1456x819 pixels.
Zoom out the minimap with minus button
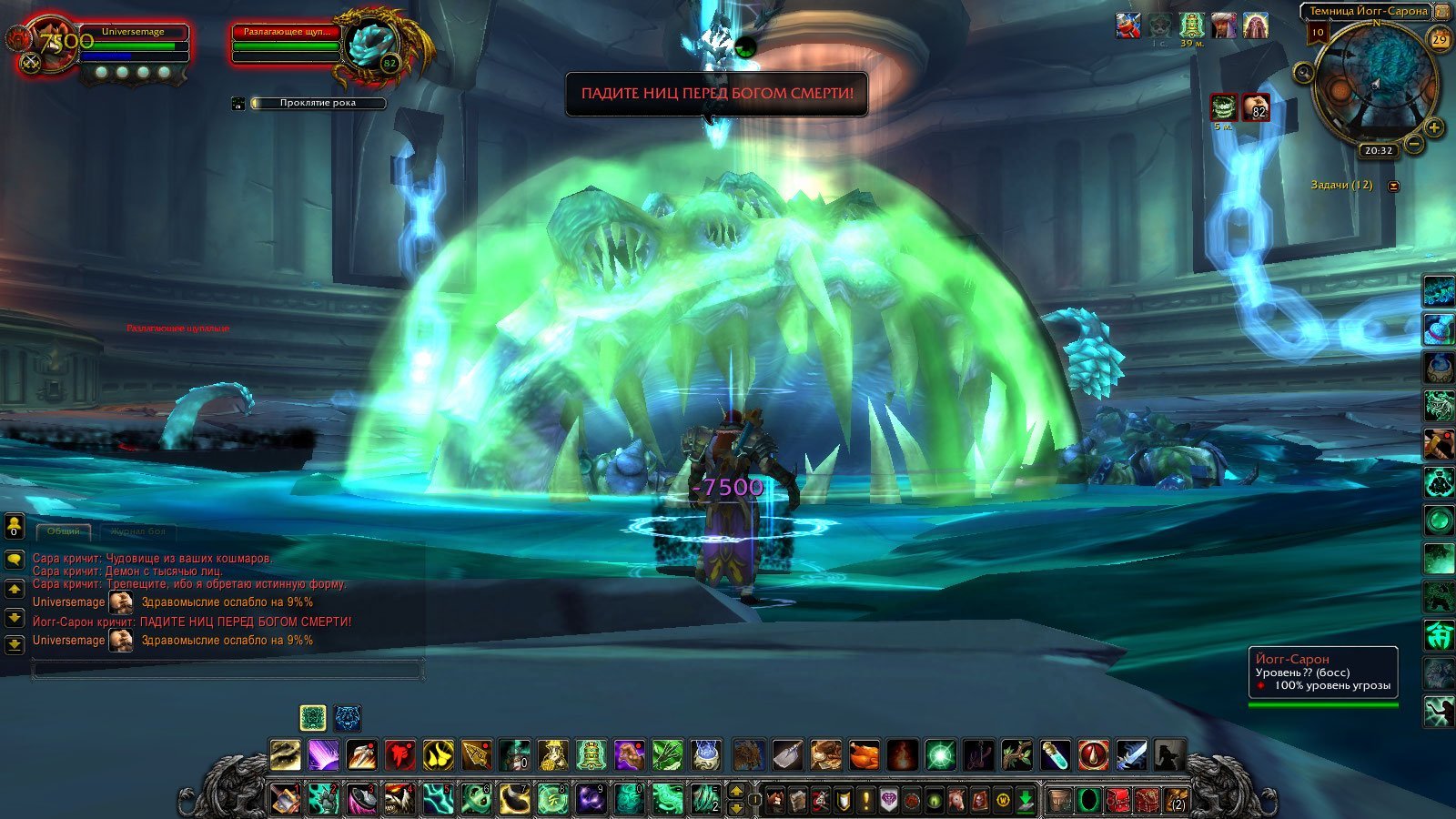(1413, 144)
